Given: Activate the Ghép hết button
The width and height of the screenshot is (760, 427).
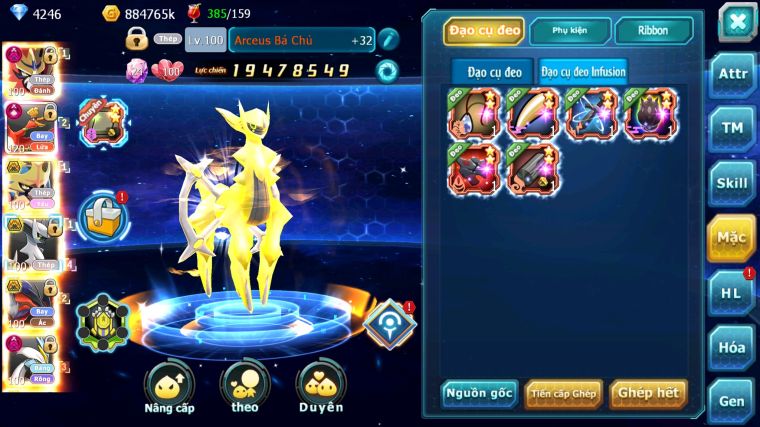Looking at the screenshot, I should 648,393.
